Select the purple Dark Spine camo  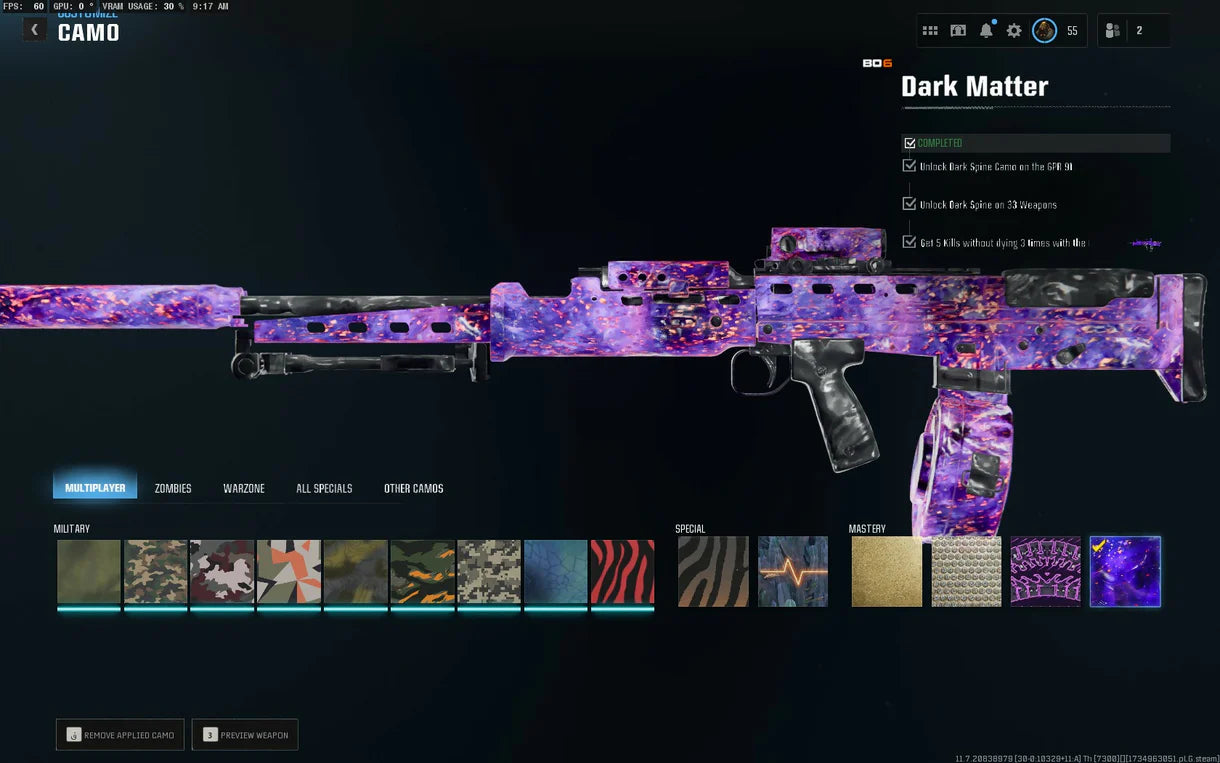click(1046, 572)
